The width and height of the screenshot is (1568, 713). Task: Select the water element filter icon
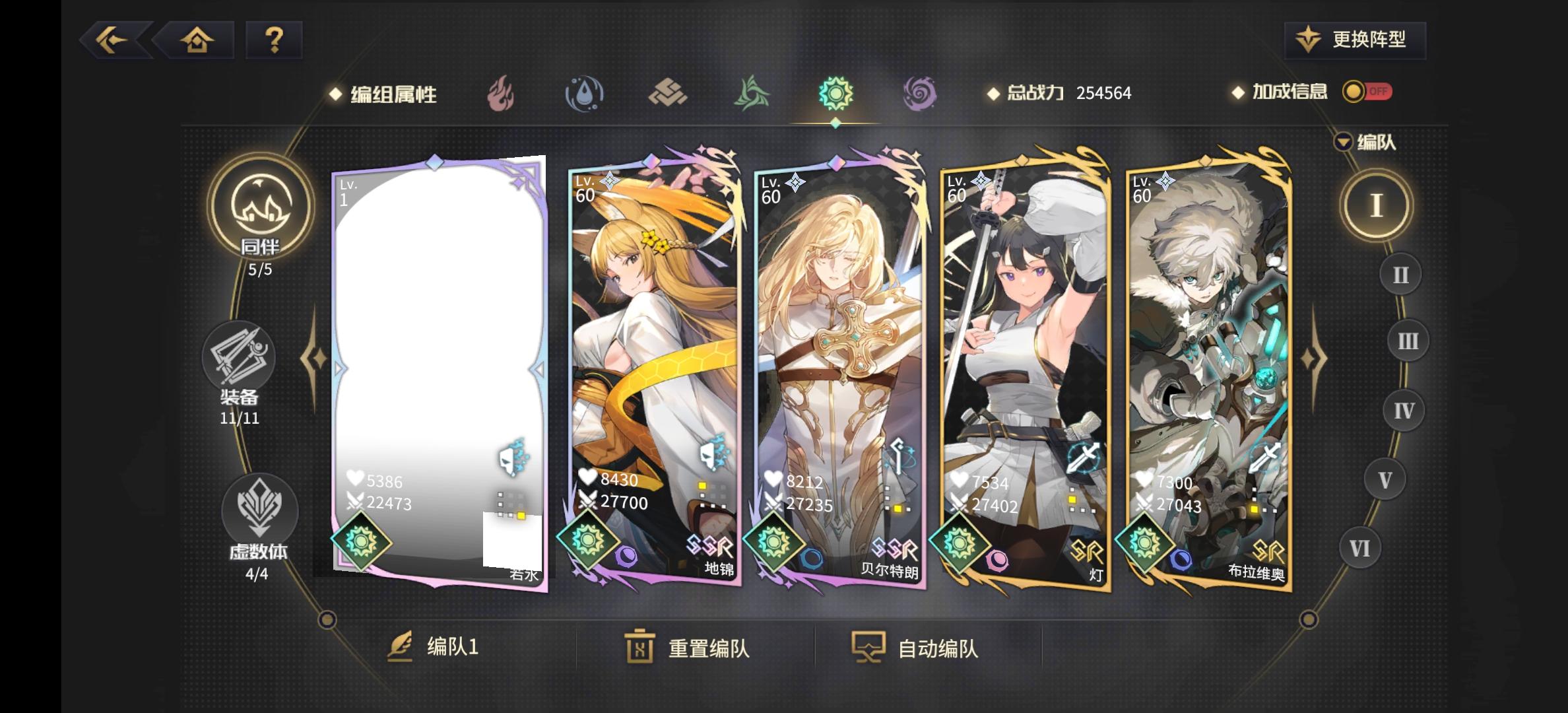pos(585,94)
